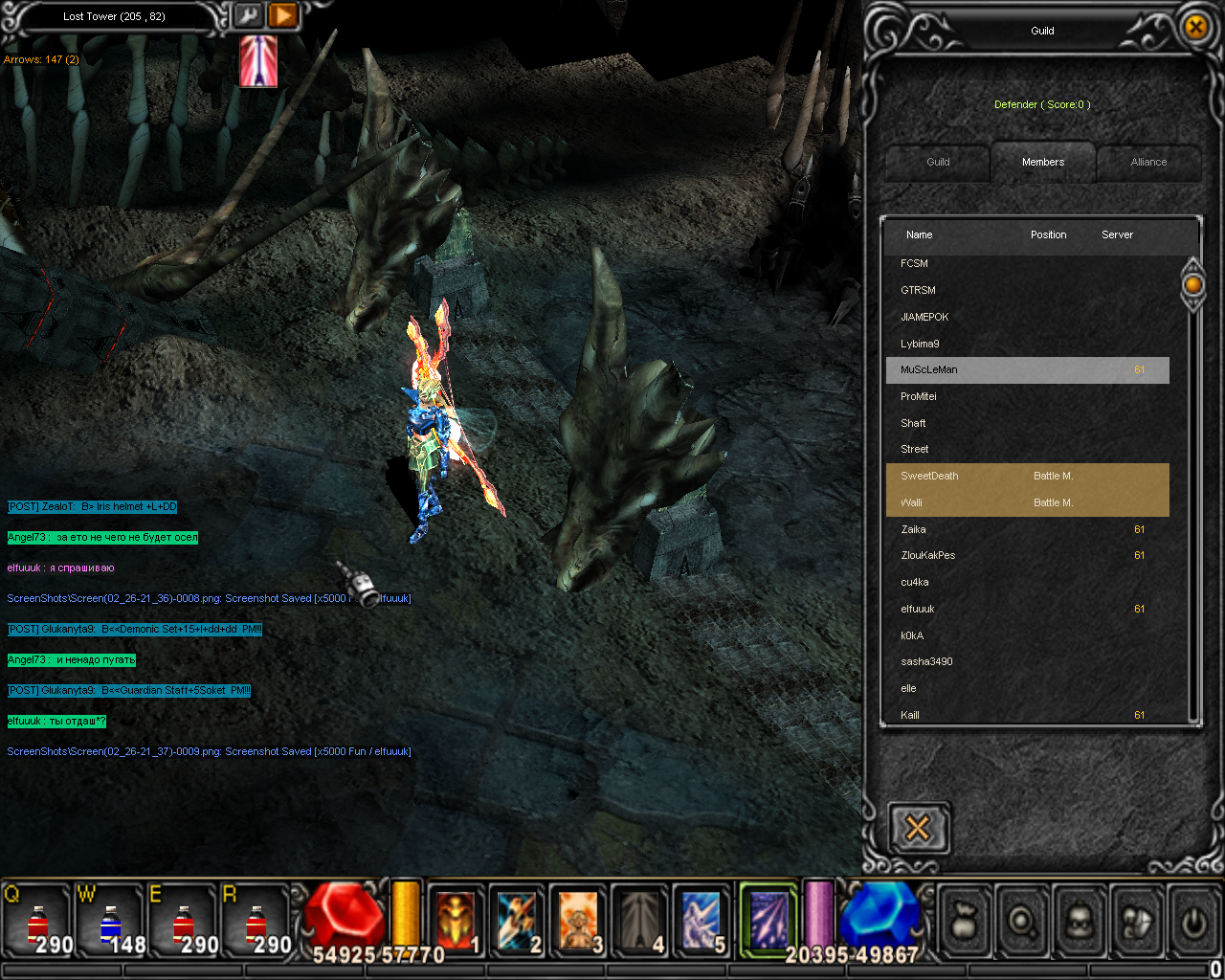
Task: Activate skill slot 1 with the golden armored figure
Action: coord(456,921)
